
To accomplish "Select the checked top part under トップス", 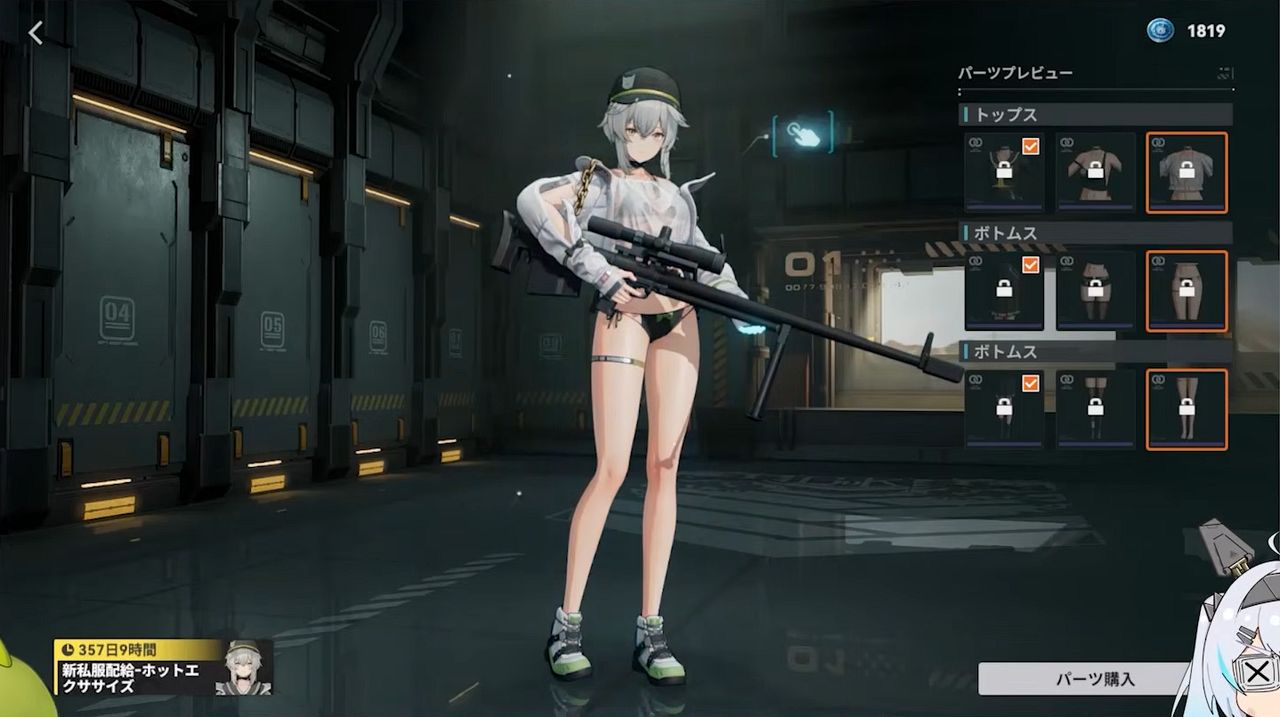I will (x=1004, y=173).
